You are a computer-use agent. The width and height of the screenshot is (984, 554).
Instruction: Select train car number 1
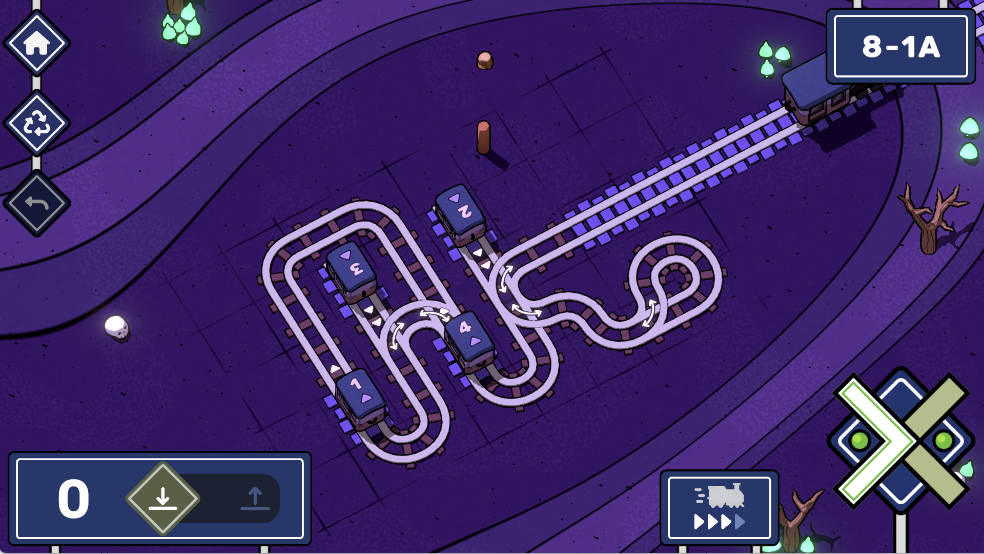tap(361, 396)
